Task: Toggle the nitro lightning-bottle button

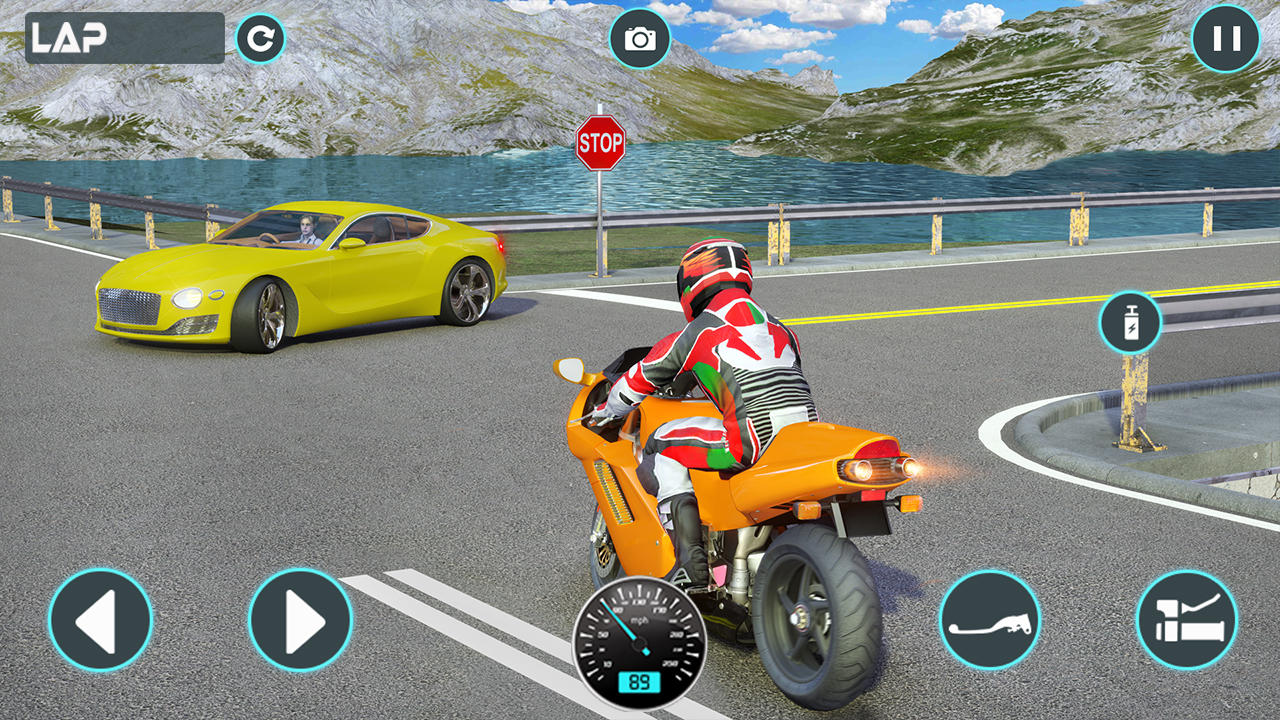Action: pos(1131,322)
